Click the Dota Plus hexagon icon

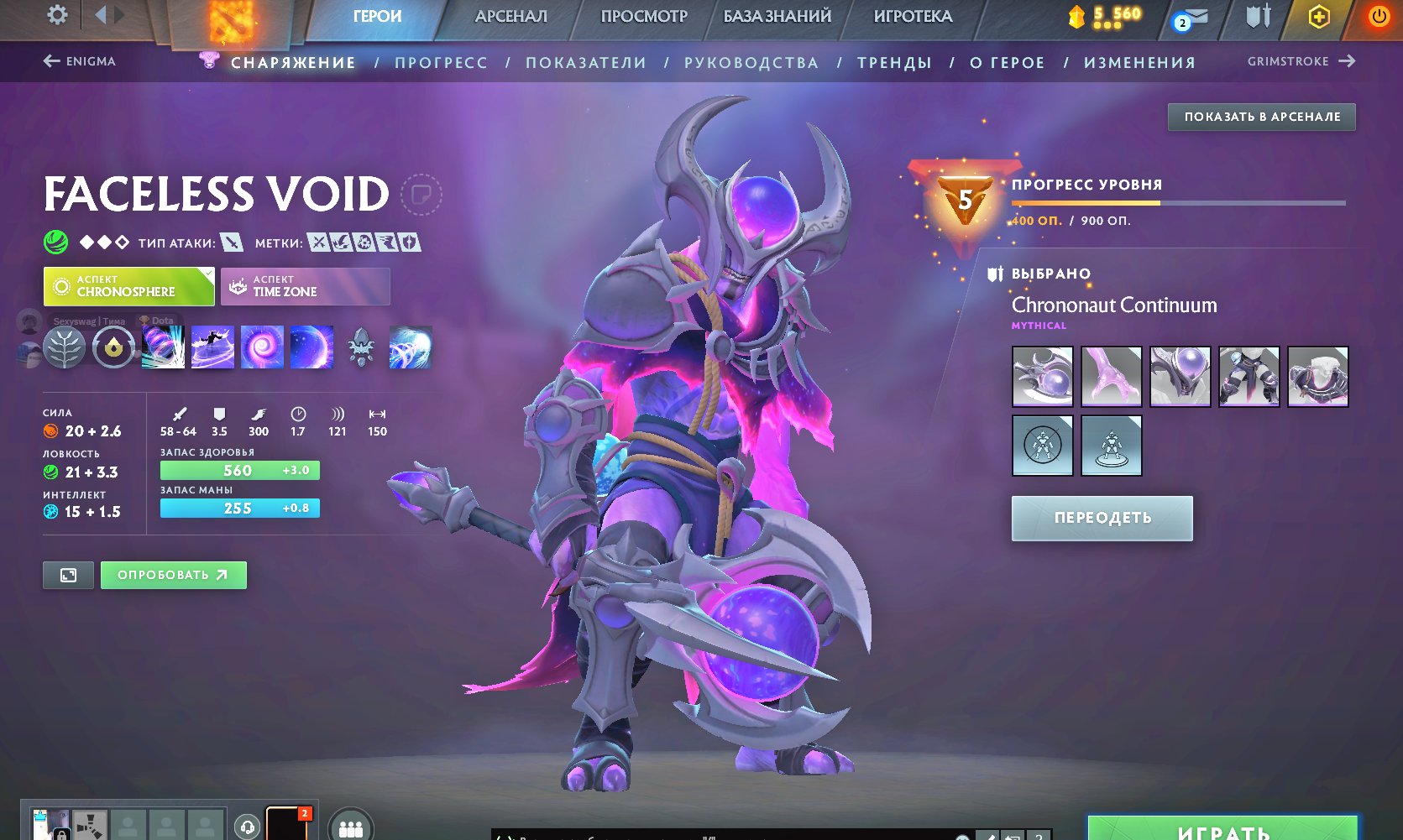1319,16
